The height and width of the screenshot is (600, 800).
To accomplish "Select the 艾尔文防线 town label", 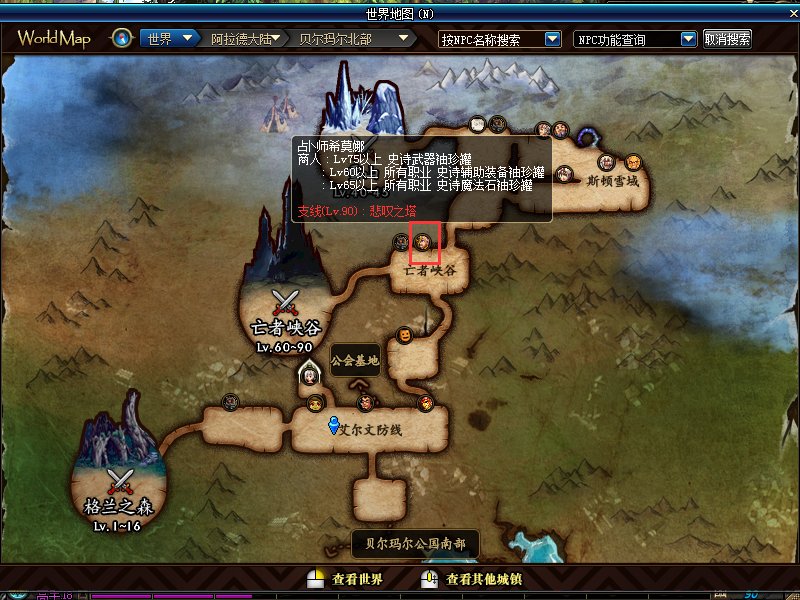I will [x=378, y=428].
